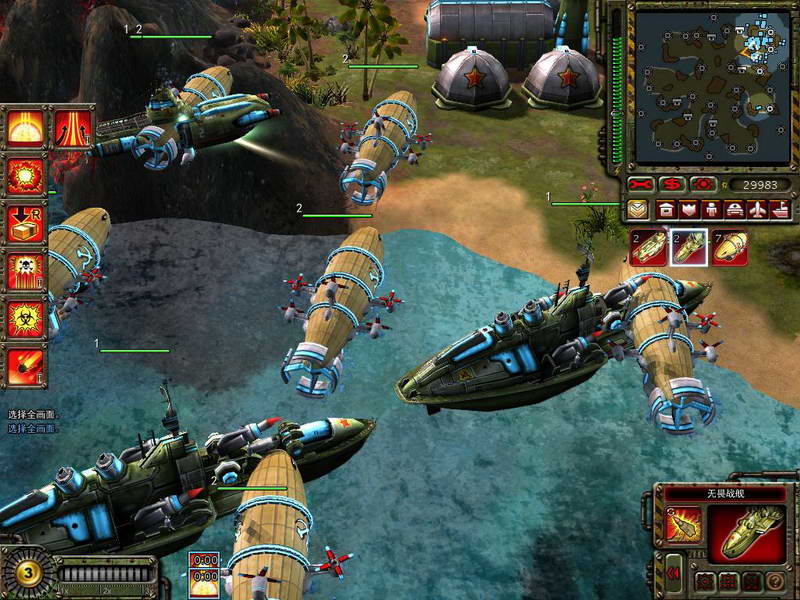
Task: Select the Kirov airship group of seven
Action: point(732,248)
